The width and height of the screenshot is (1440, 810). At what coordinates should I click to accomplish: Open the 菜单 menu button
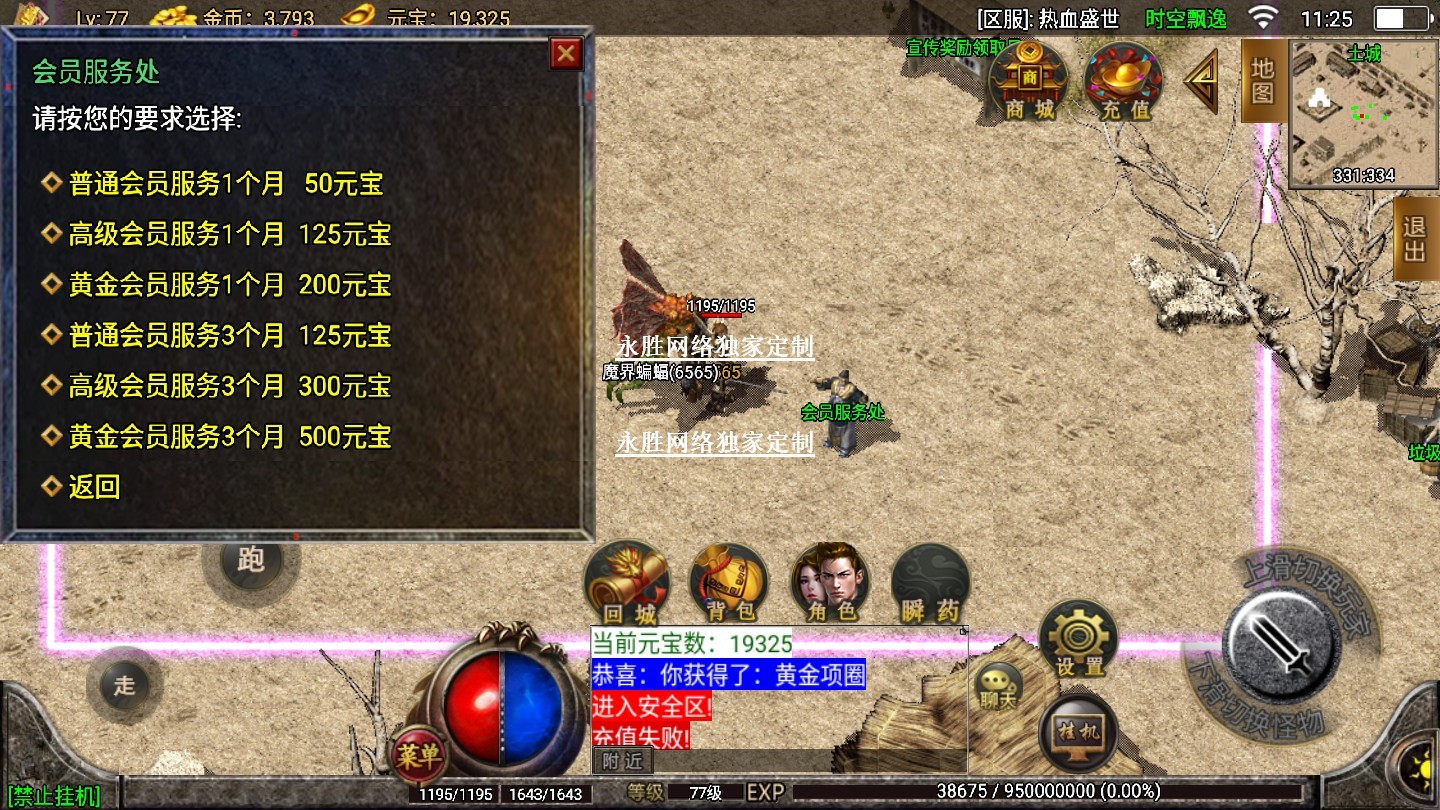418,757
